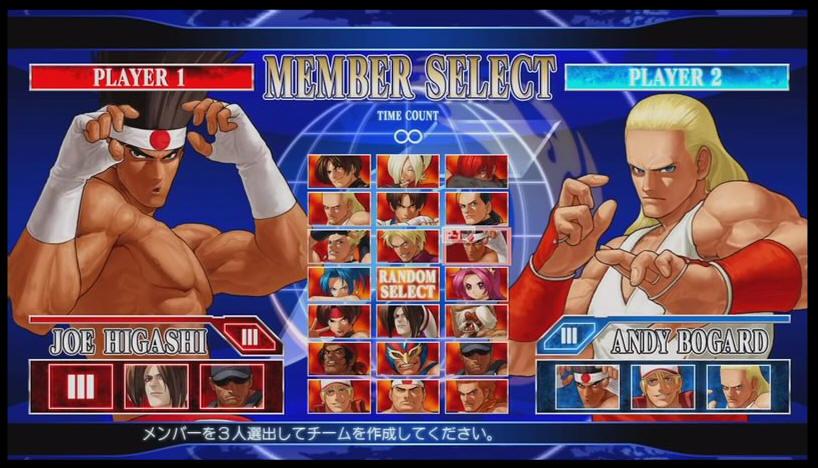This screenshot has width=818, height=468.
Task: Choose red-haired Iori portrait in roster
Action: [474, 171]
